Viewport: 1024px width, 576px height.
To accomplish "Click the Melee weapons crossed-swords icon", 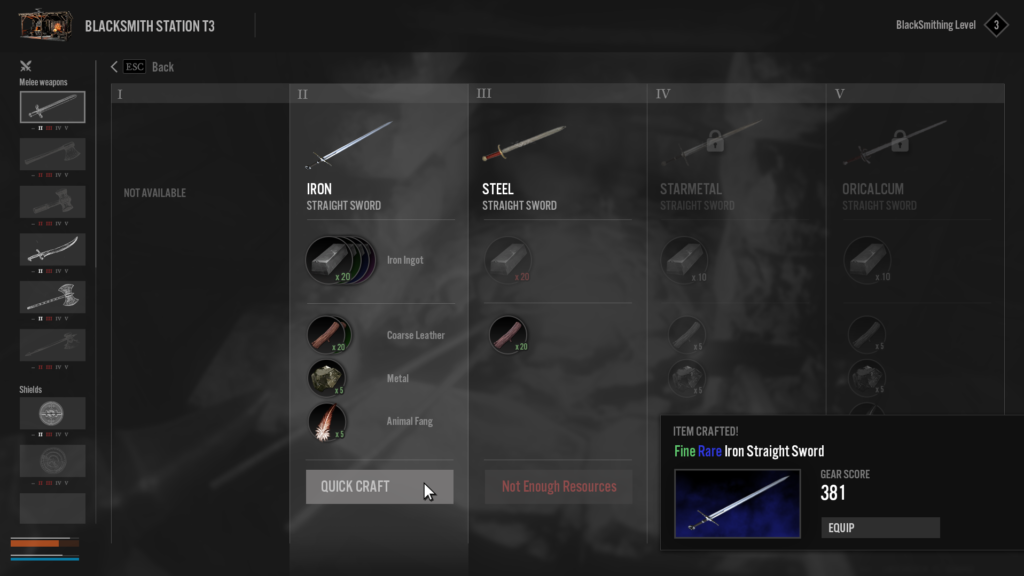I will (x=26, y=67).
